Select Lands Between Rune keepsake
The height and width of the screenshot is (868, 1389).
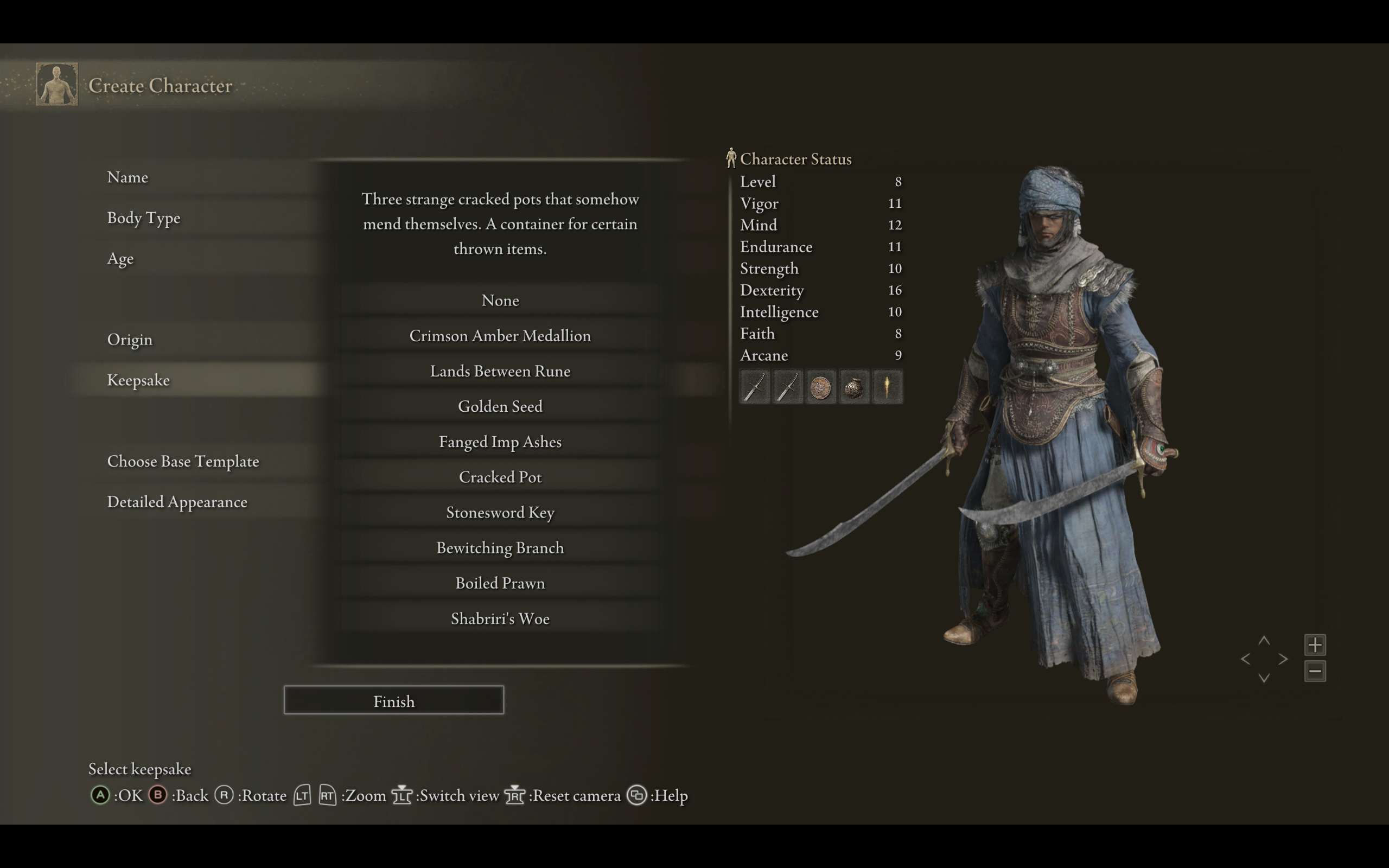[x=500, y=372]
